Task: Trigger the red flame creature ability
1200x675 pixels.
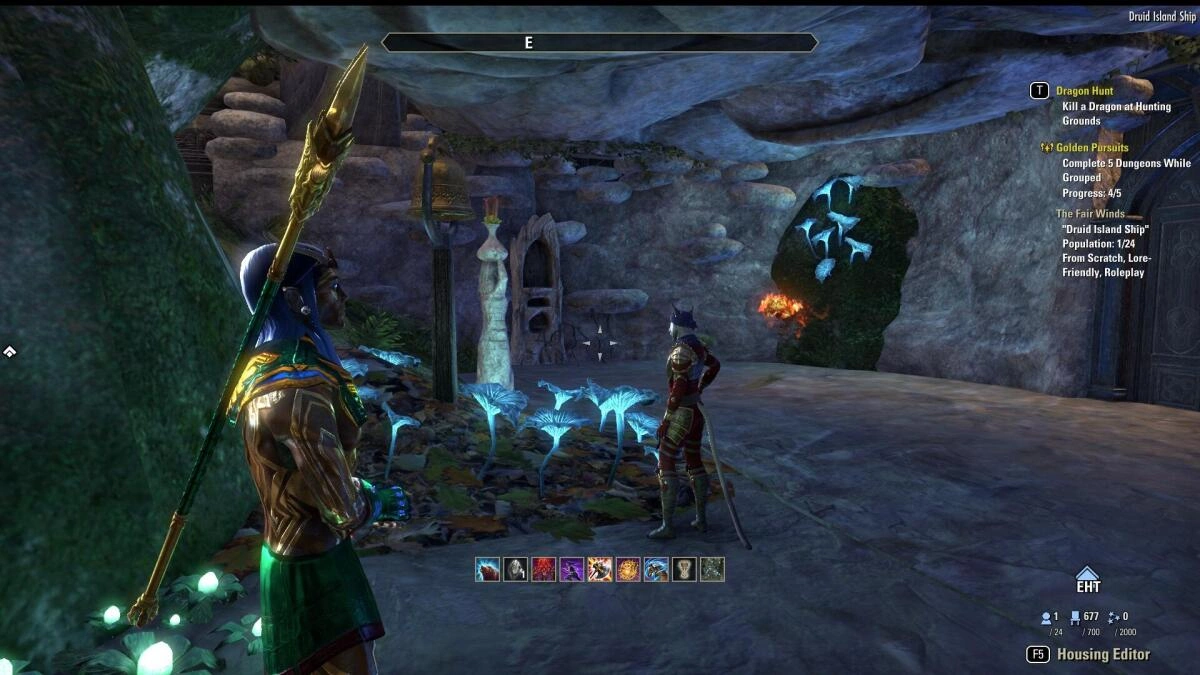Action: point(543,569)
